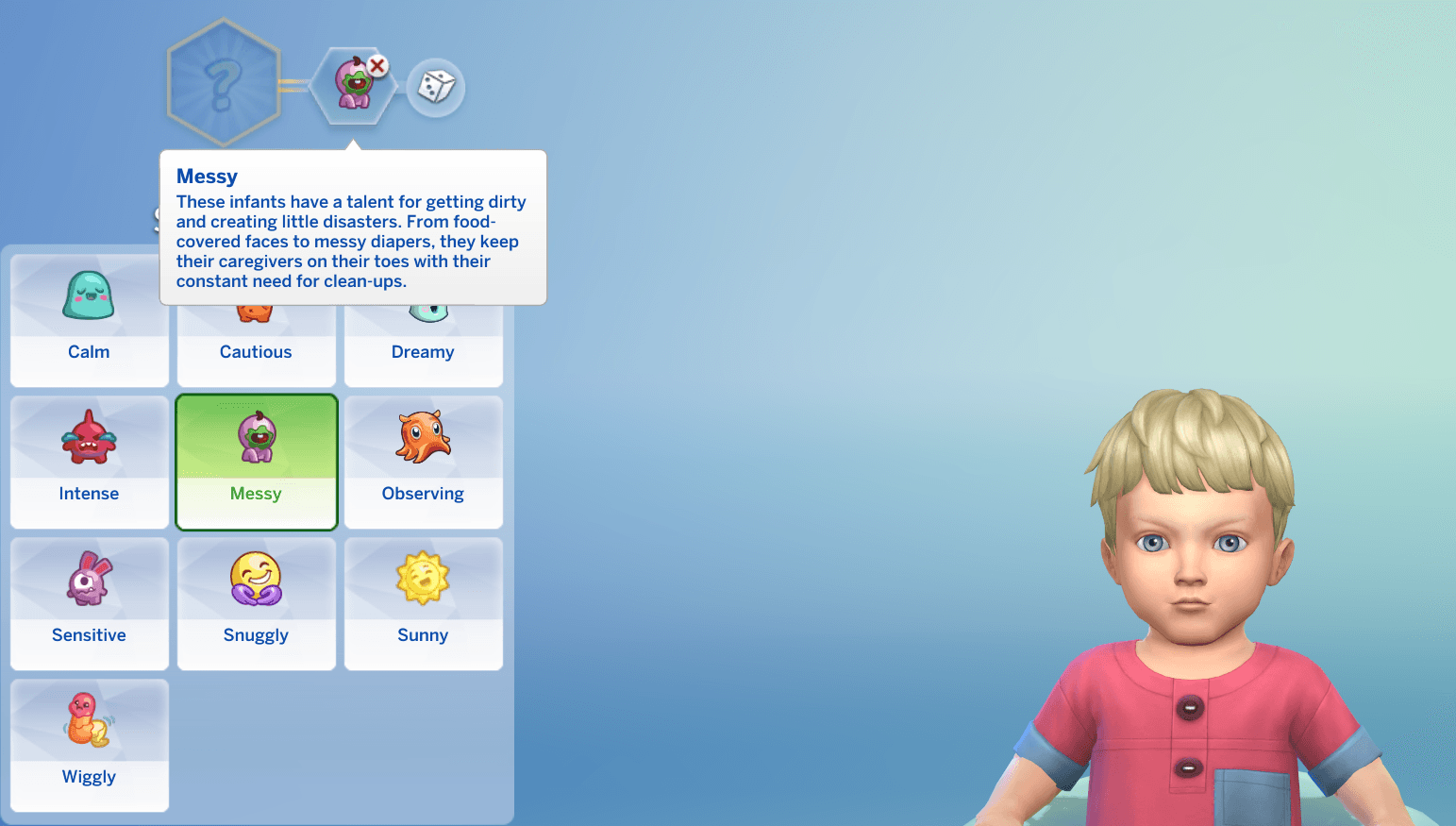Select the Wiggly worm trait icon
This screenshot has width=1456, height=826.
(89, 719)
